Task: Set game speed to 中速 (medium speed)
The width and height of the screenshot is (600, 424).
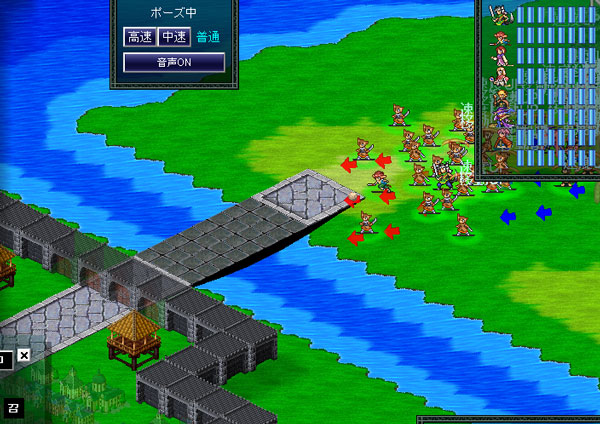Action: click(x=174, y=37)
